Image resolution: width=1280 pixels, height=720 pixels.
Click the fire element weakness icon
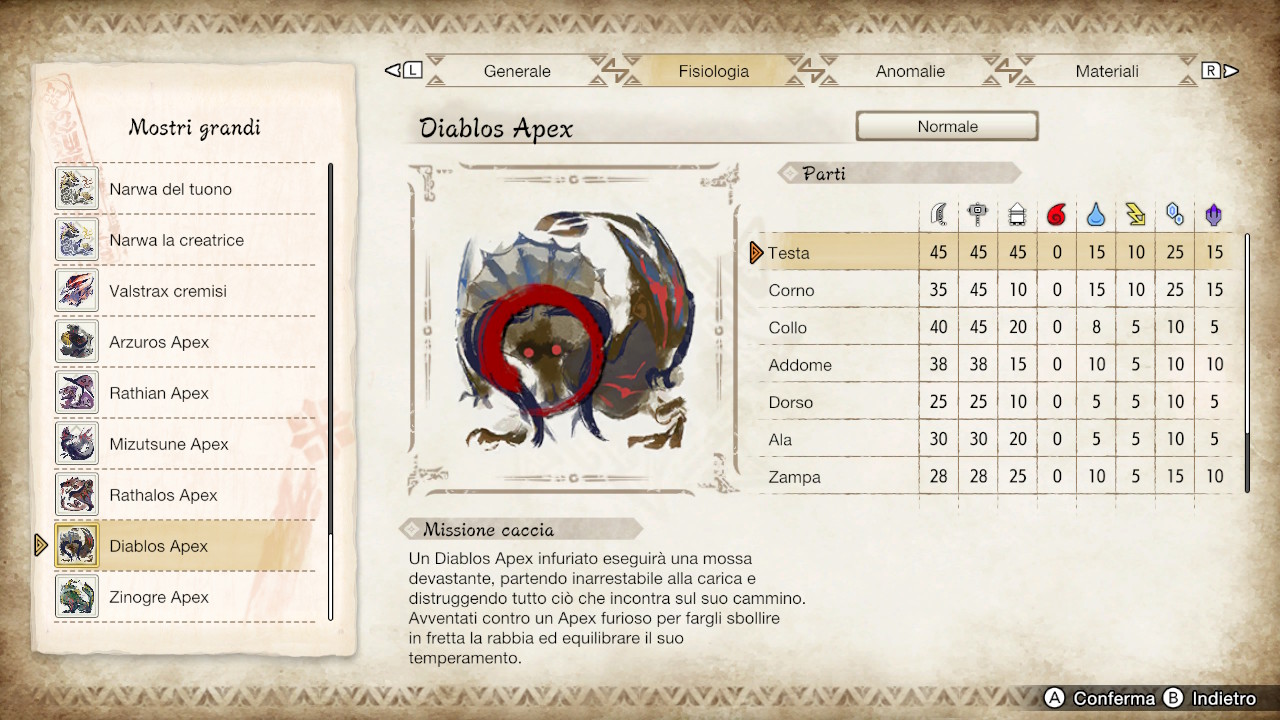[1057, 213]
